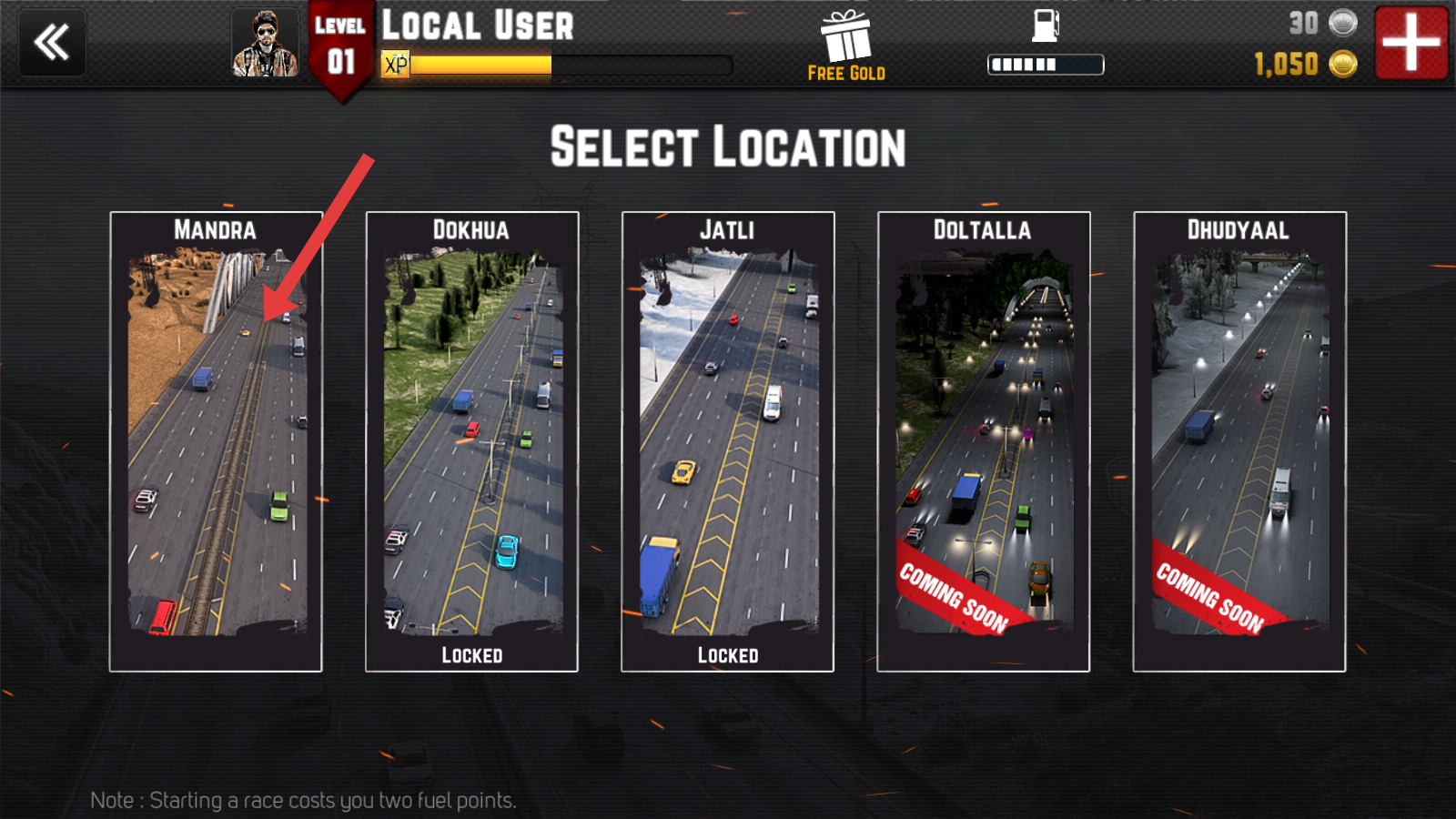Choose the locked Dokhua location

pyautogui.click(x=471, y=442)
